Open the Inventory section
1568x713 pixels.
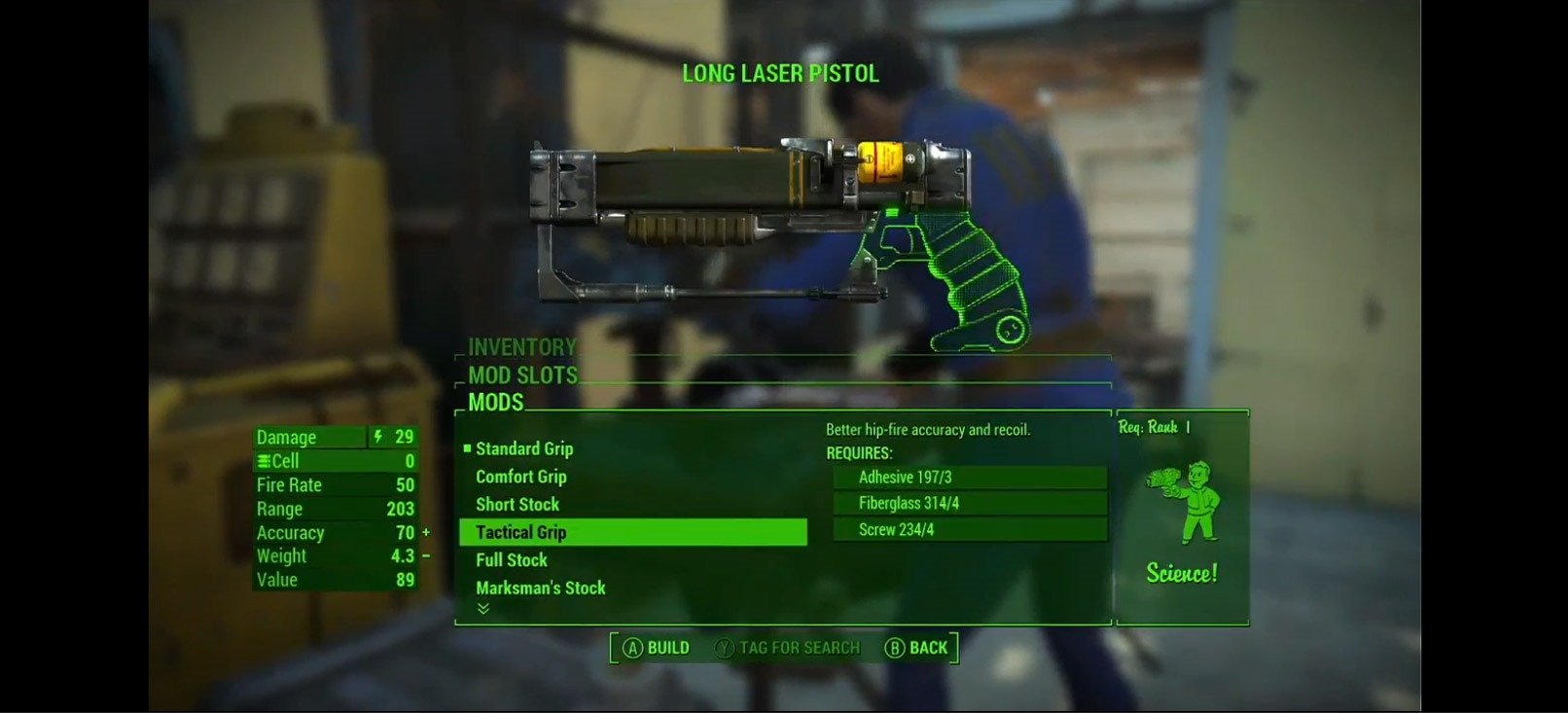pos(522,347)
